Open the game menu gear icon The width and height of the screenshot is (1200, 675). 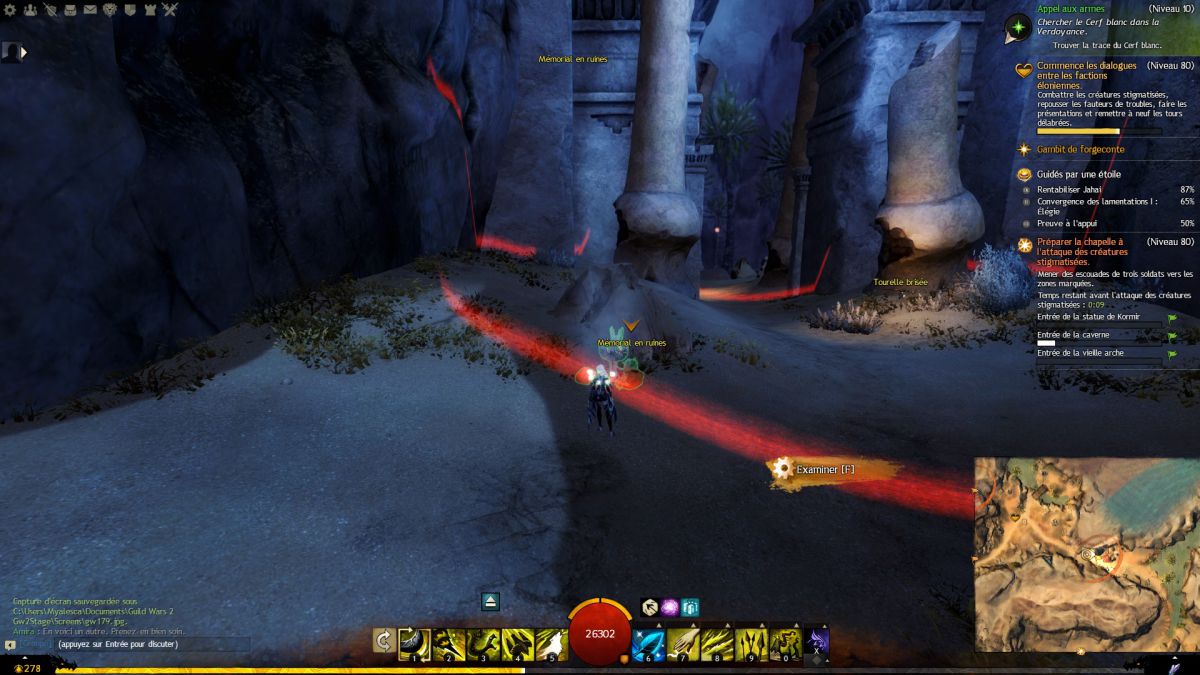pos(9,10)
